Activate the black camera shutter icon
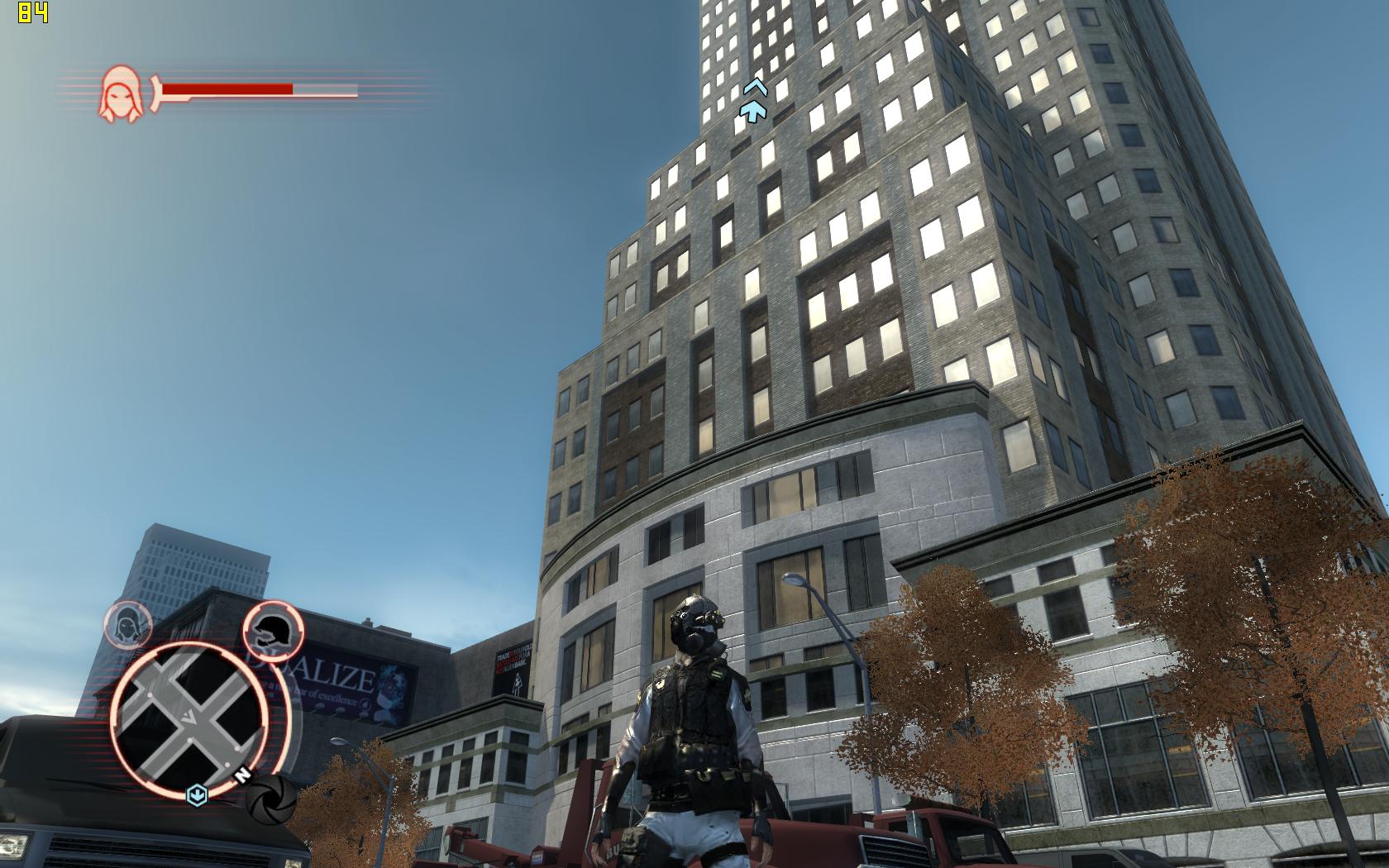The image size is (1389, 868). (x=270, y=799)
